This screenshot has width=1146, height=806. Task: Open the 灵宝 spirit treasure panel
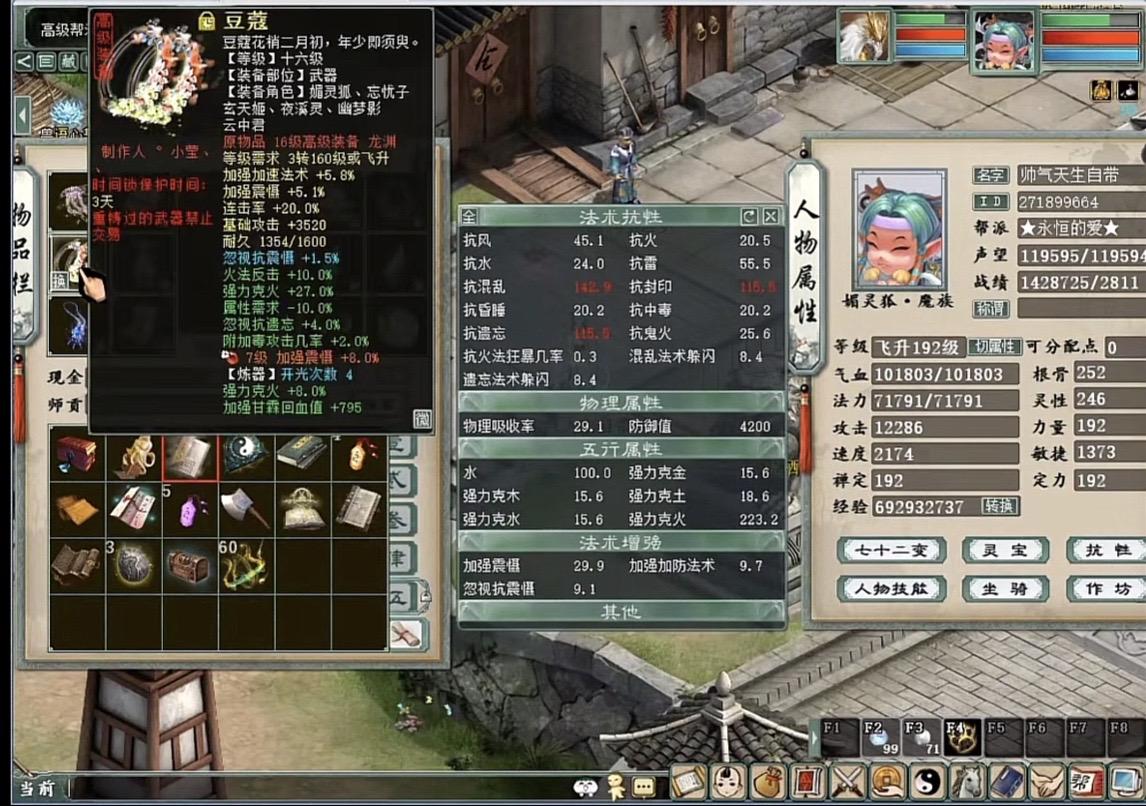1004,550
